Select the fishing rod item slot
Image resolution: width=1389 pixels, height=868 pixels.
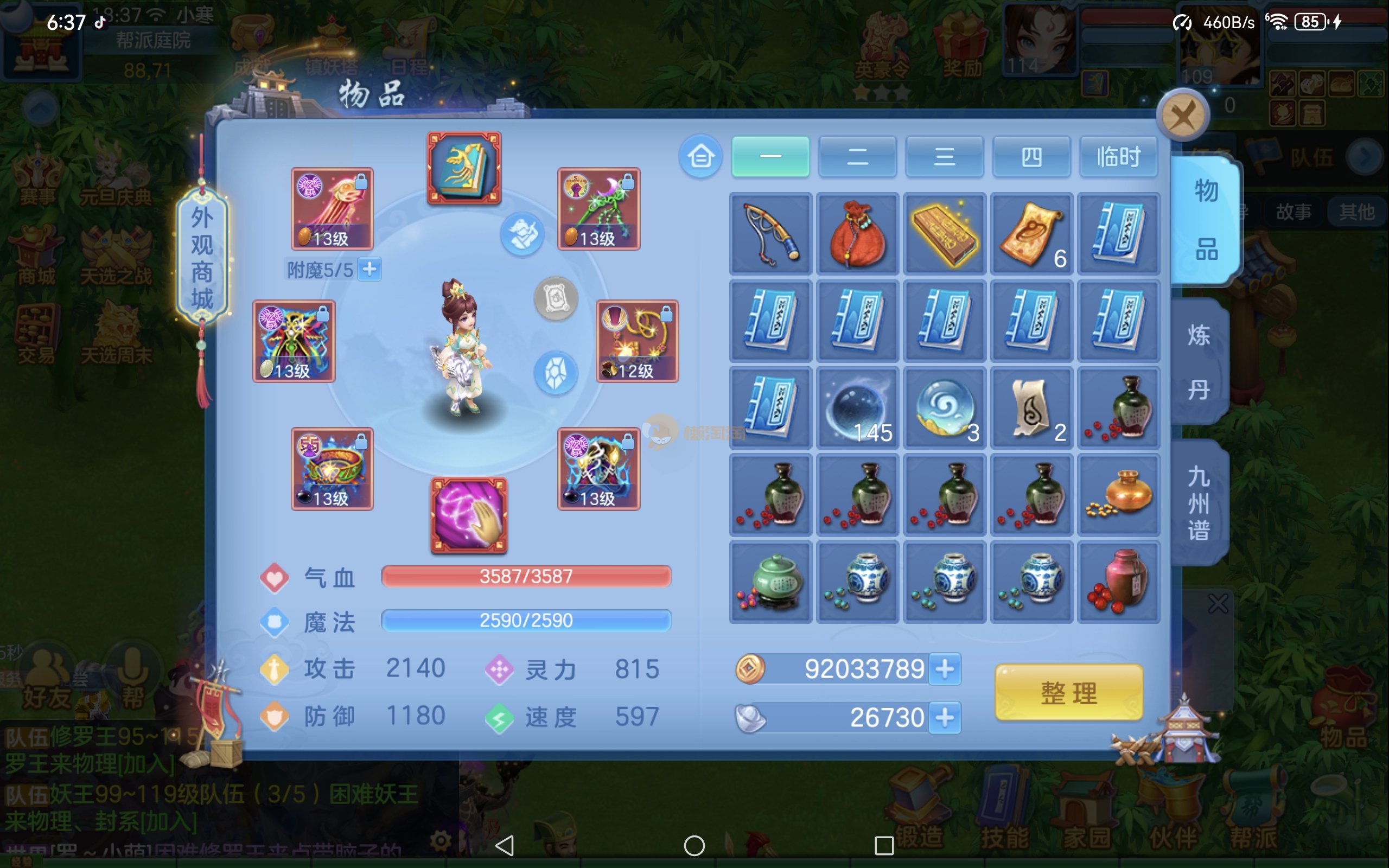point(770,234)
